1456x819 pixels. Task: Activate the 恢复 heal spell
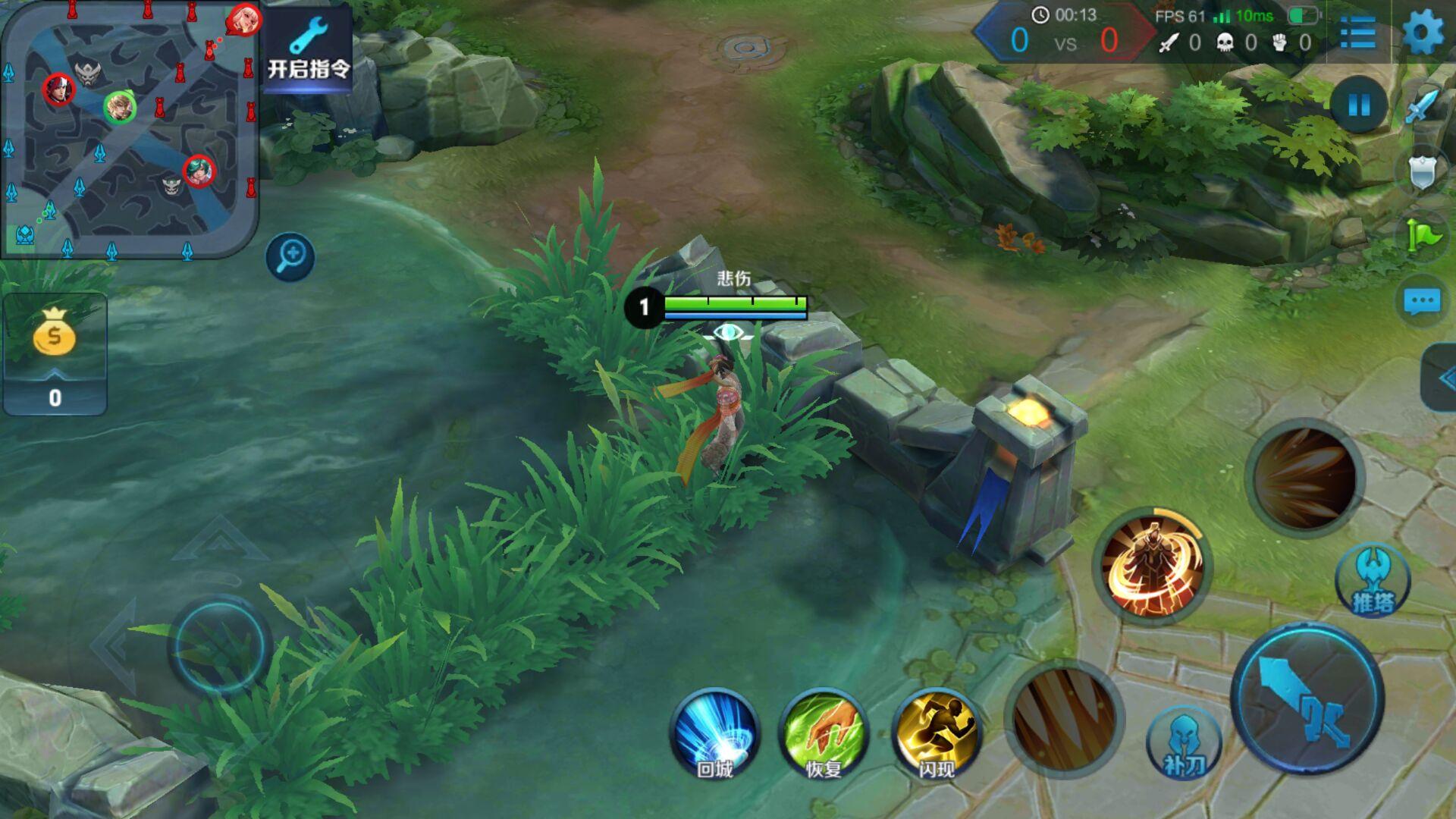click(824, 733)
